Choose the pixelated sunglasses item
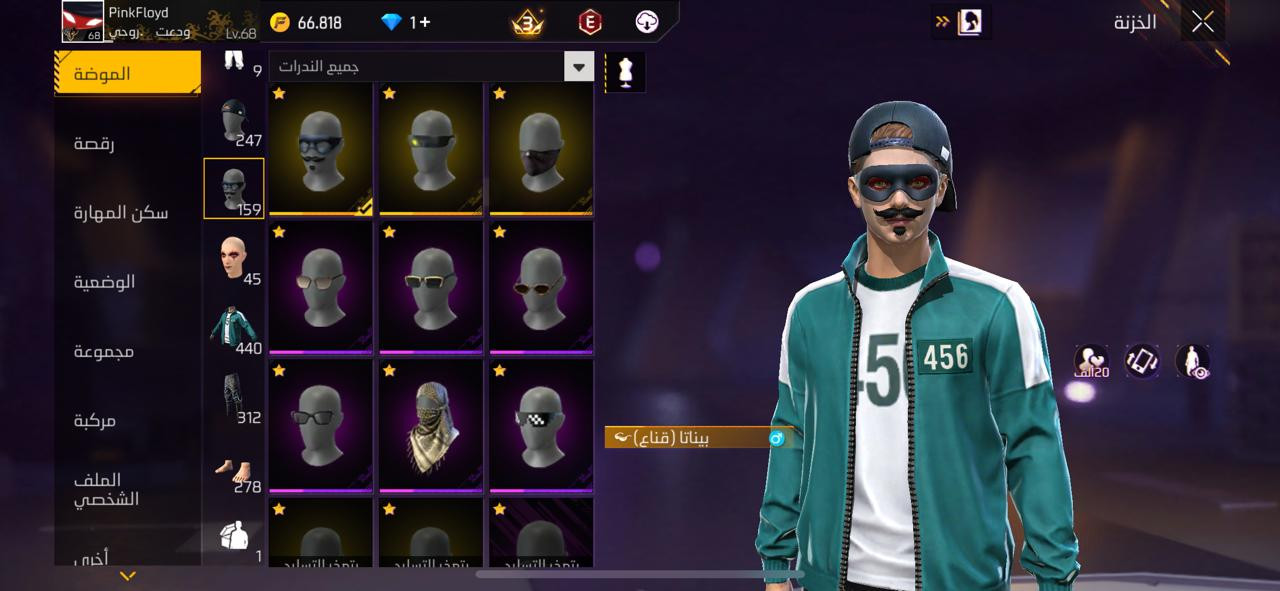1280x591 pixels. click(541, 426)
